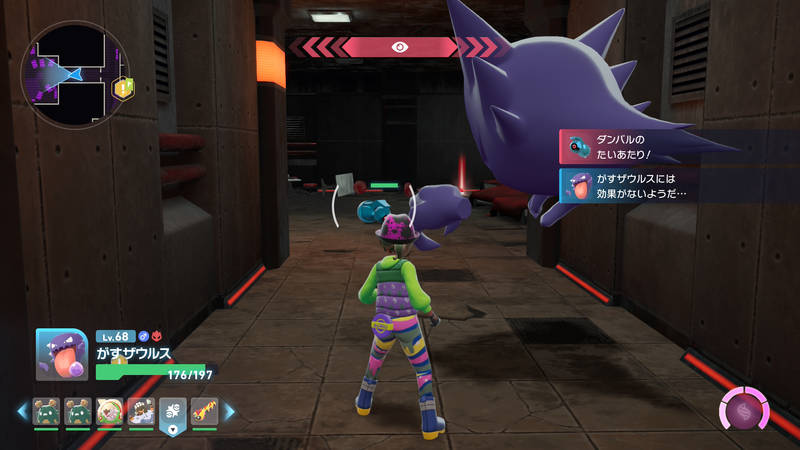The height and width of the screenshot is (450, 800).
Task: Click the yellow hexagon quest marker
Action: click(124, 88)
